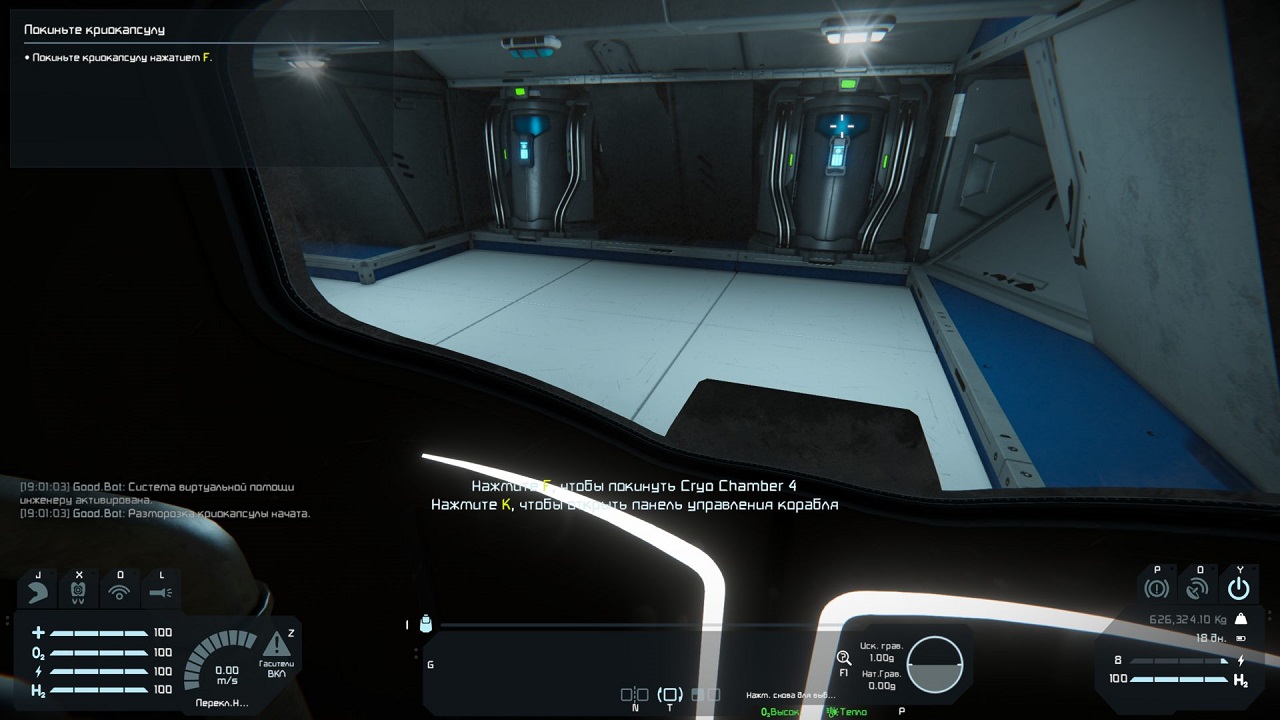Toggle ship power with the Y icon
Image resolution: width=1280 pixels, height=720 pixels.
point(1239,587)
